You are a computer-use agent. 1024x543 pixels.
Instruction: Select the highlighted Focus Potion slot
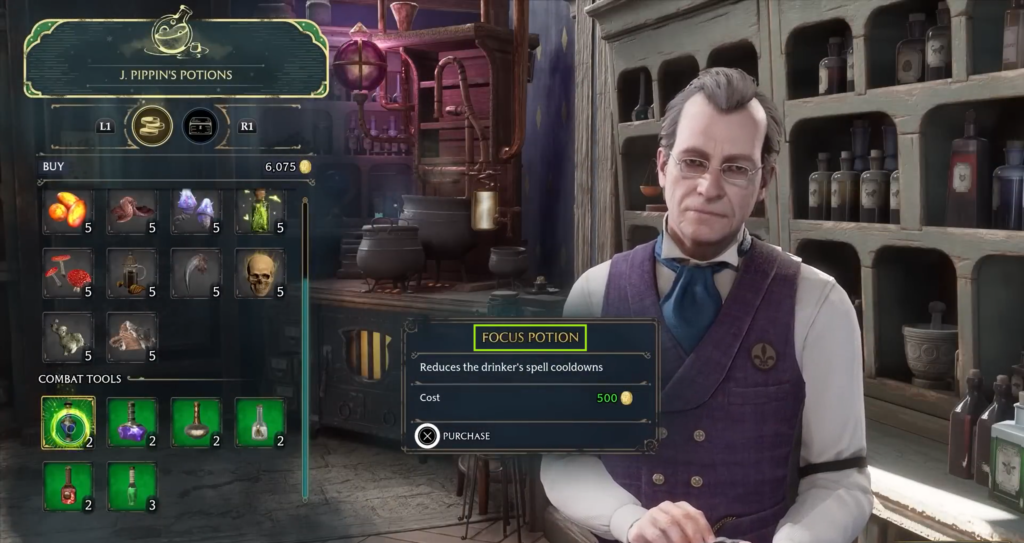tap(68, 422)
